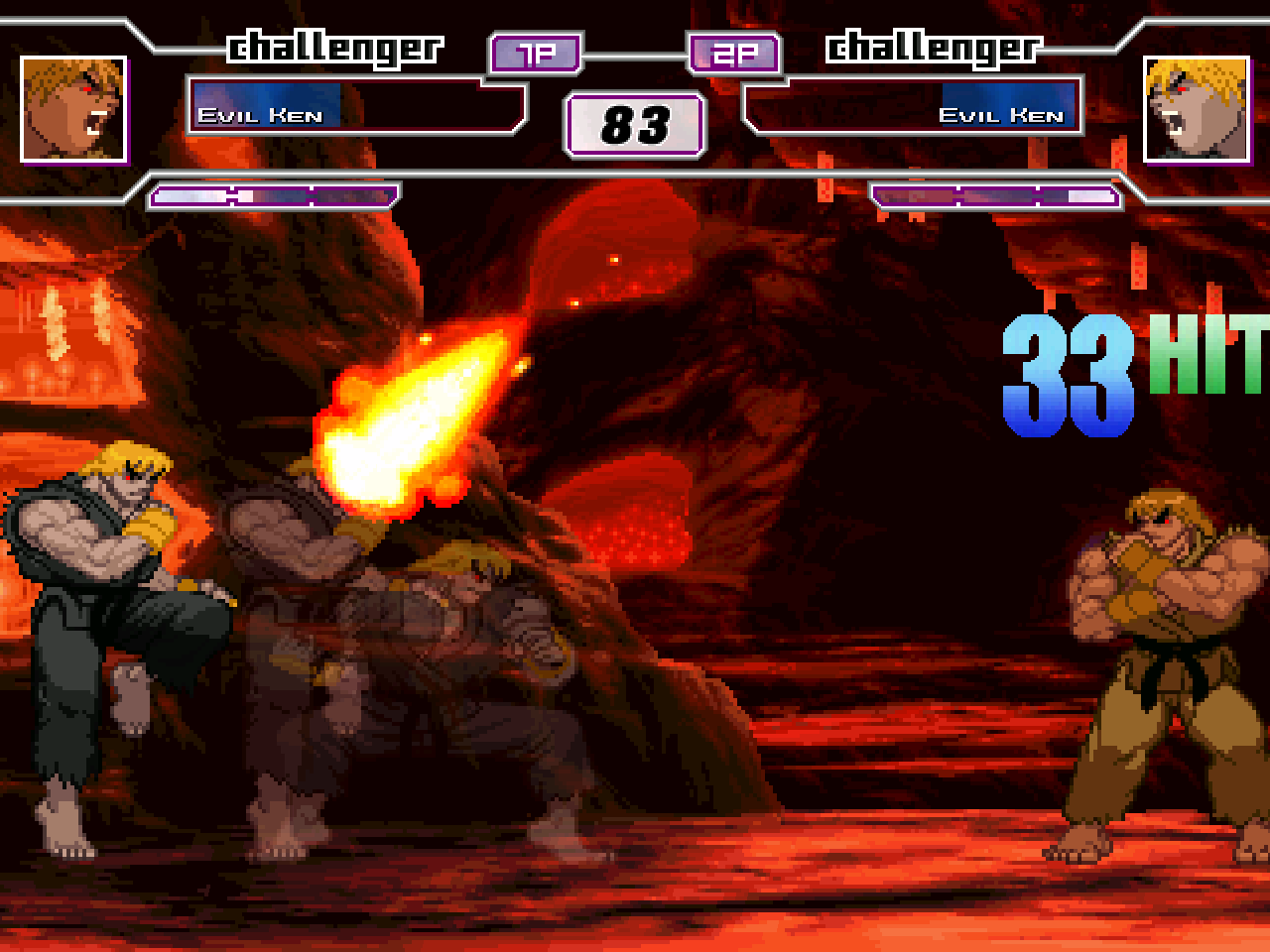The image size is (1270, 952).
Task: Click the left player's health bar
Action: tap(270, 103)
